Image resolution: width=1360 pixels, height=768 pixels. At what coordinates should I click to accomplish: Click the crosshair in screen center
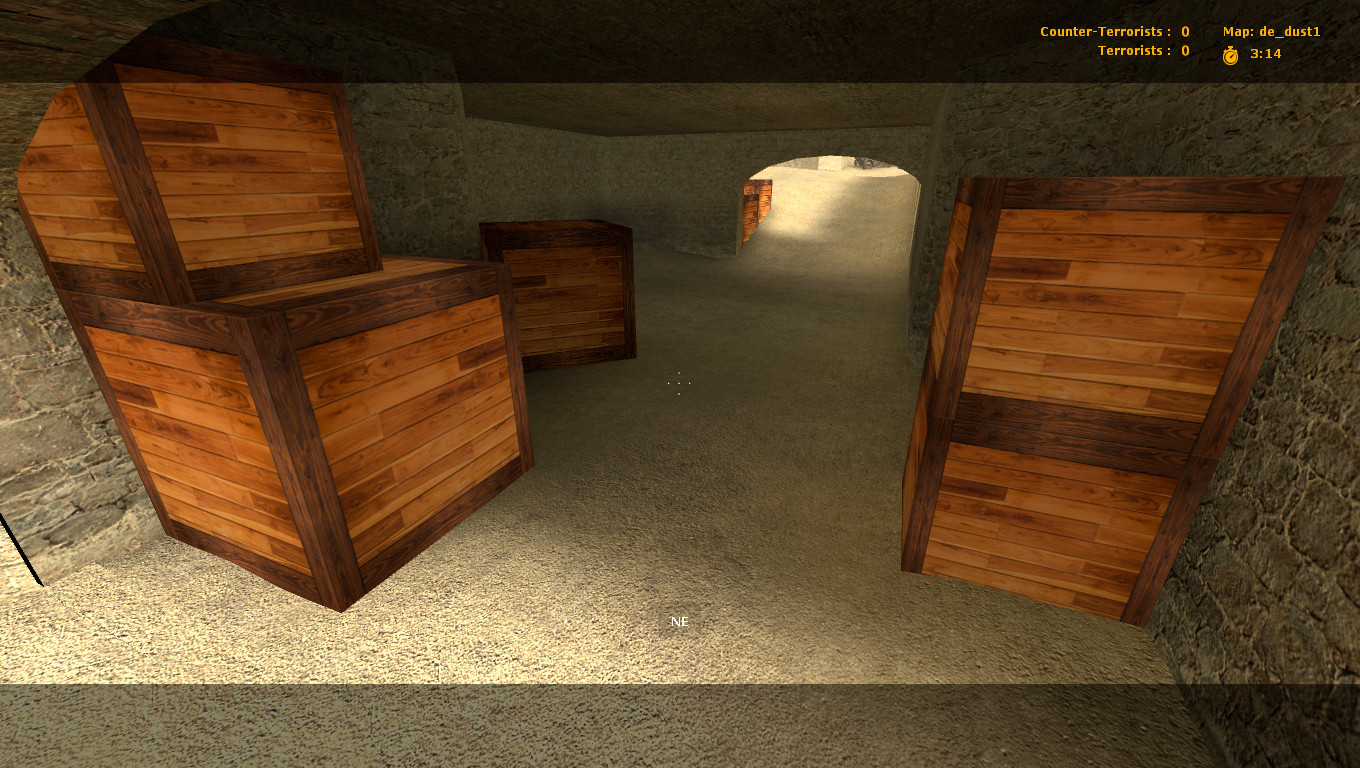coord(679,381)
